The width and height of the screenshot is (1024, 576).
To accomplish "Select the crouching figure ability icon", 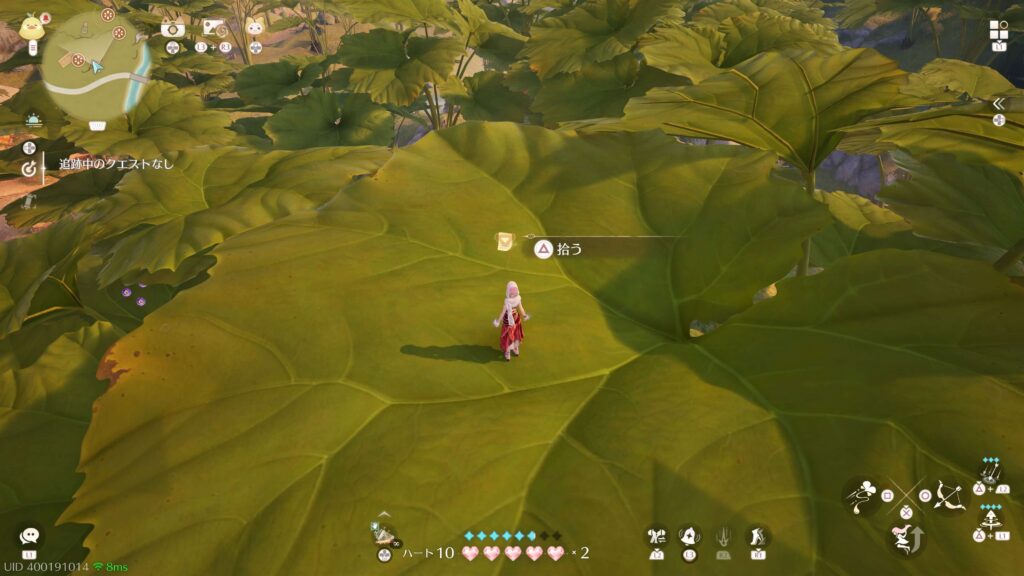I will (757, 537).
